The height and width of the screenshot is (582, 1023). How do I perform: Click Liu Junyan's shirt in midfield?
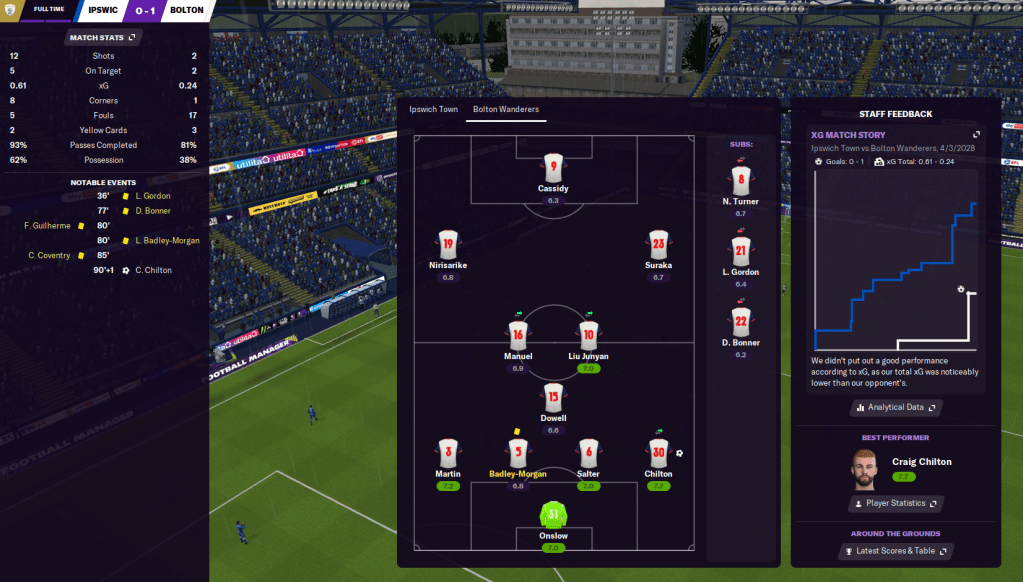pos(588,334)
